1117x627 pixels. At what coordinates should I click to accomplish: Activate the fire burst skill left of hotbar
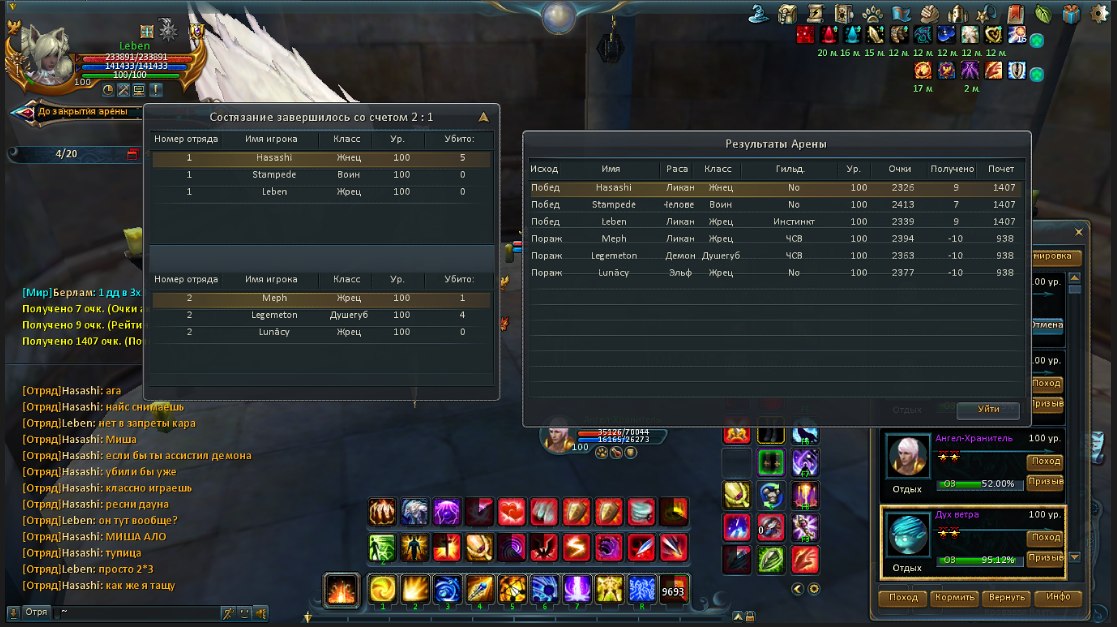point(341,590)
